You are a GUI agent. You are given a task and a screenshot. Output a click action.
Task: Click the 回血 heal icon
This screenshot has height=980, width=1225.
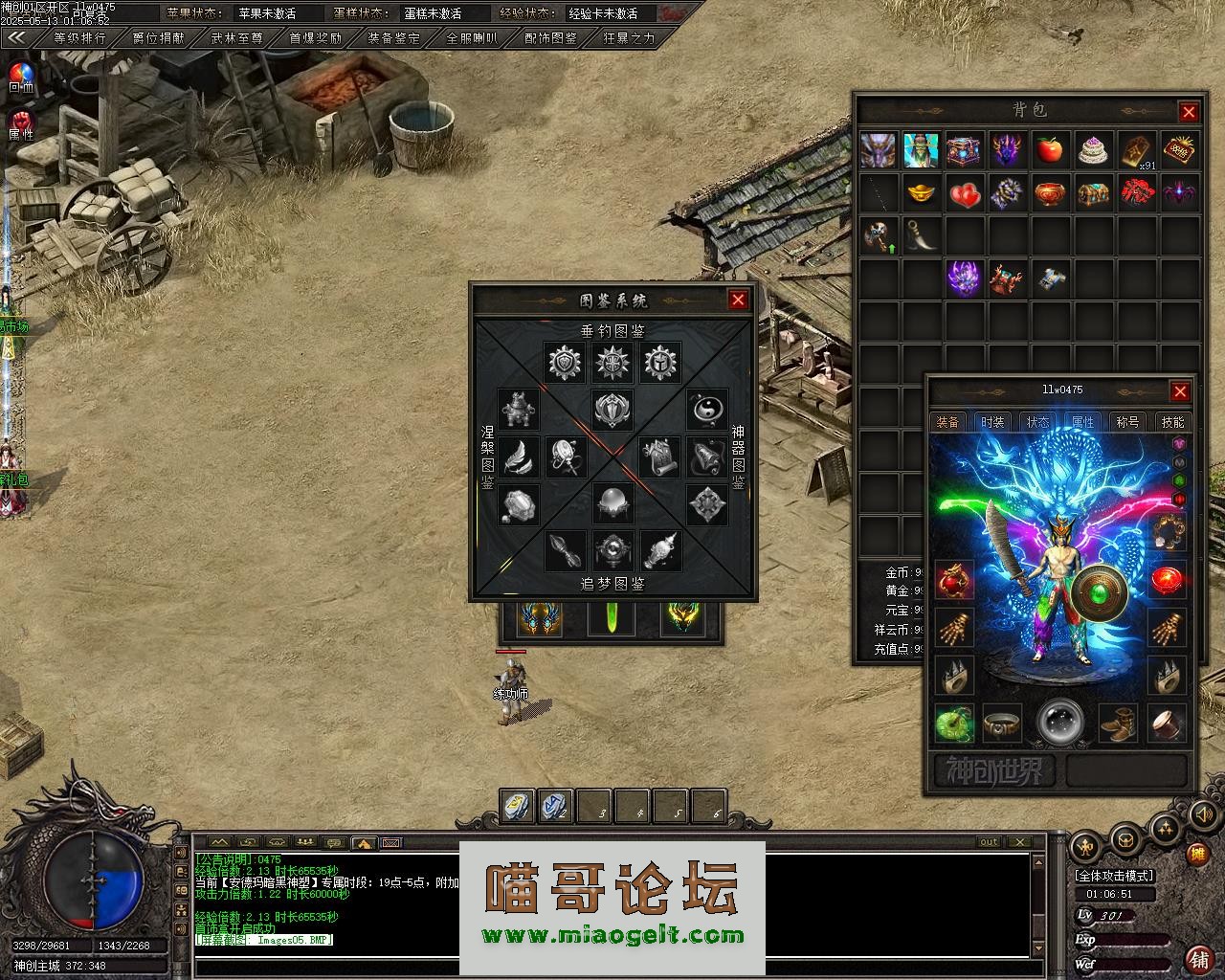[x=20, y=77]
